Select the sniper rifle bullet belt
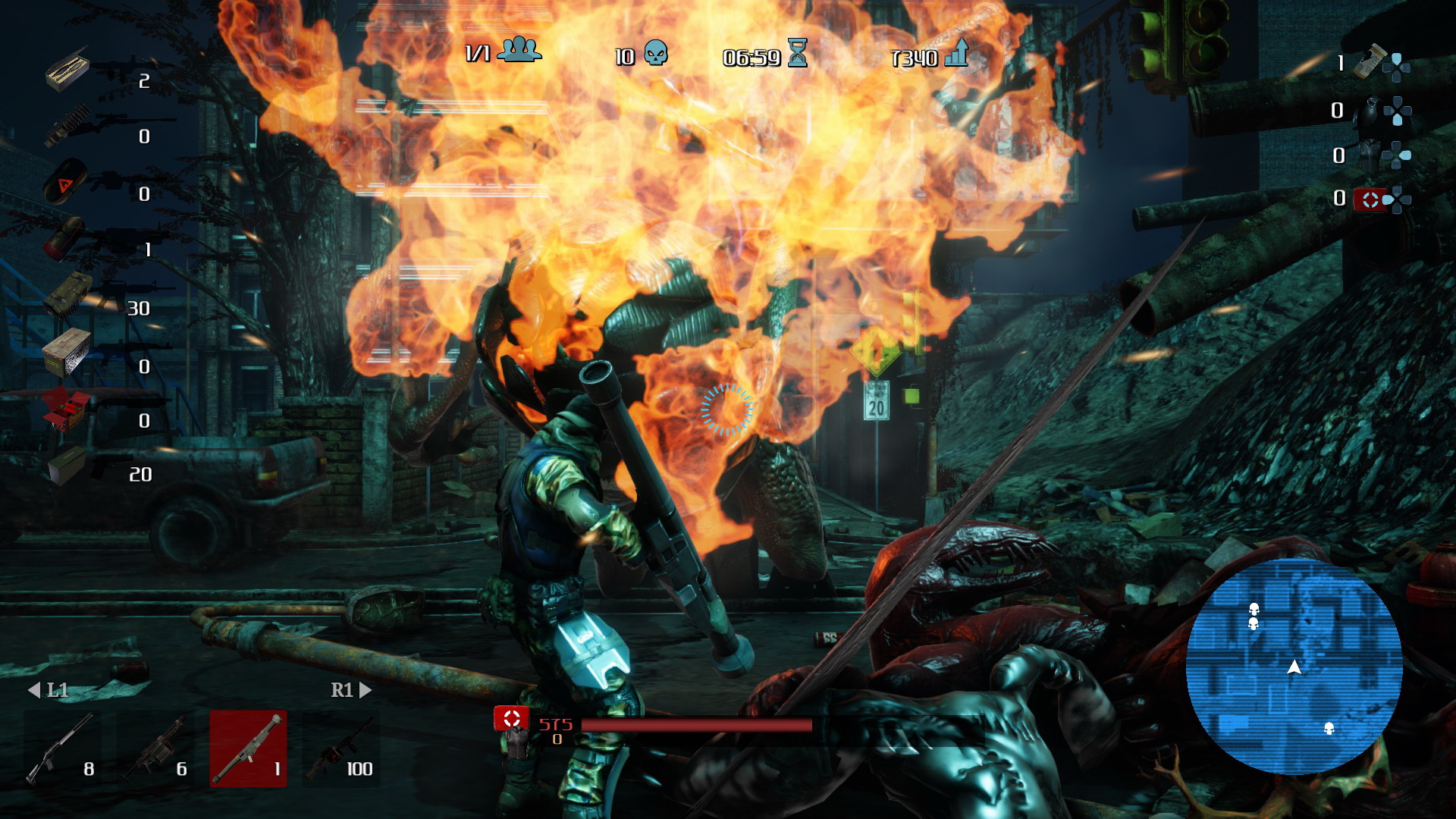The width and height of the screenshot is (1456, 819). [67, 124]
